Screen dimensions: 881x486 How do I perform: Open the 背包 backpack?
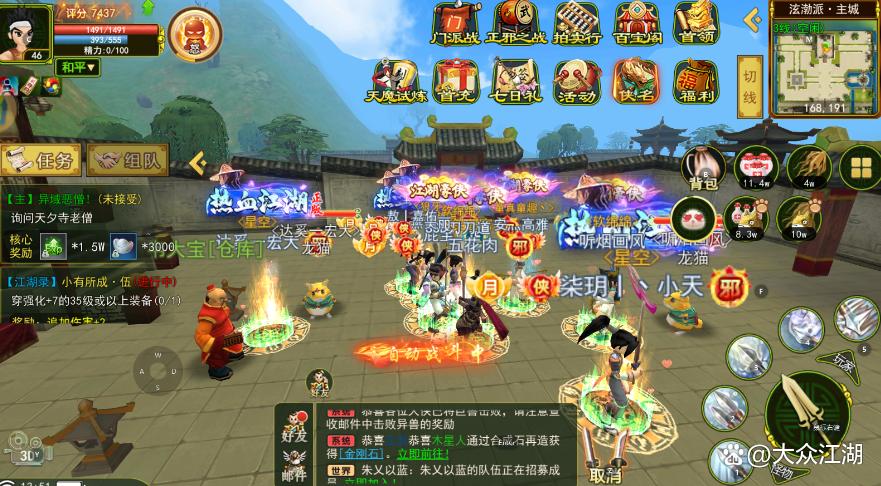click(x=703, y=167)
